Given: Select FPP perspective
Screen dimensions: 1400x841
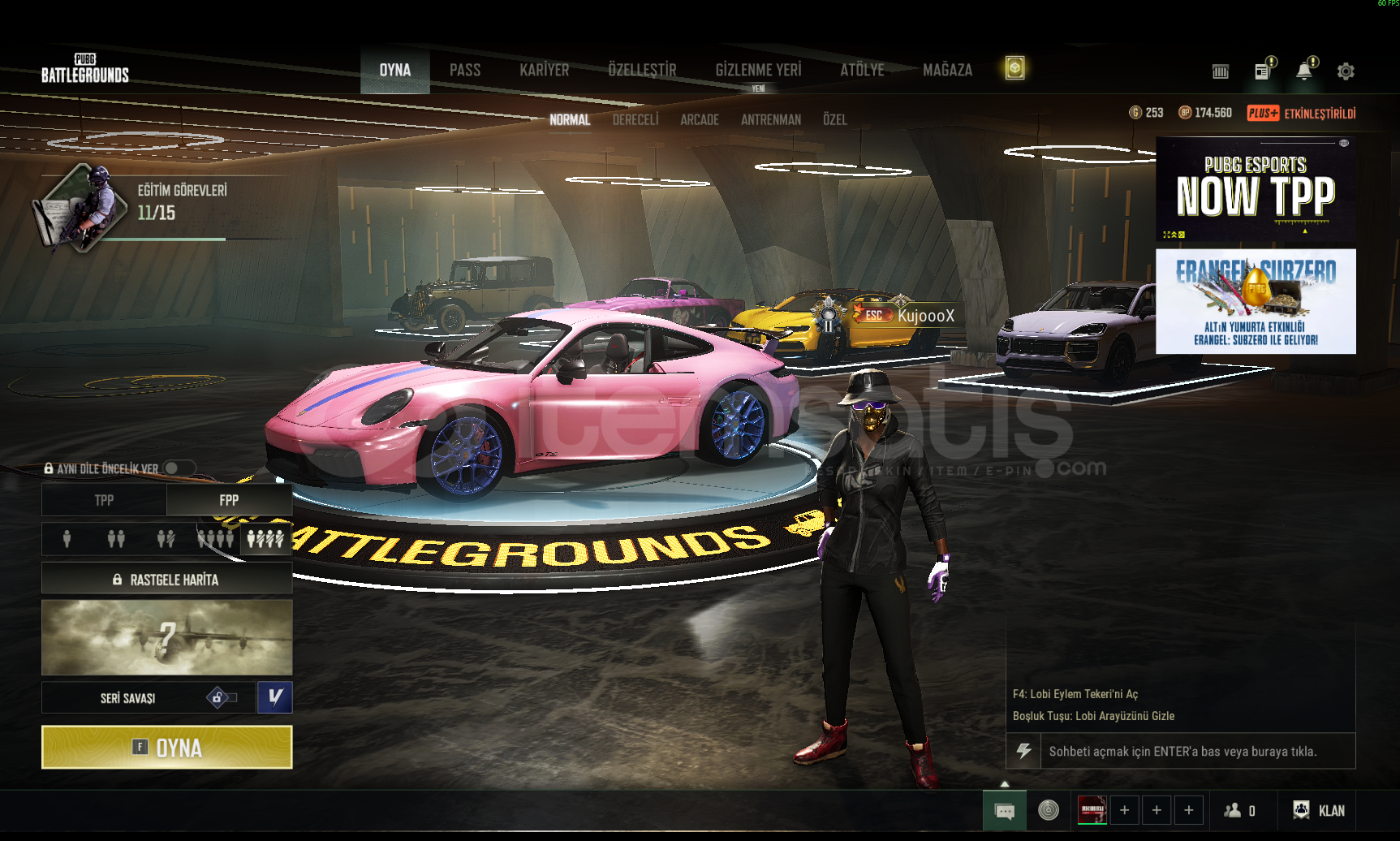Looking at the screenshot, I should pyautogui.click(x=229, y=500).
